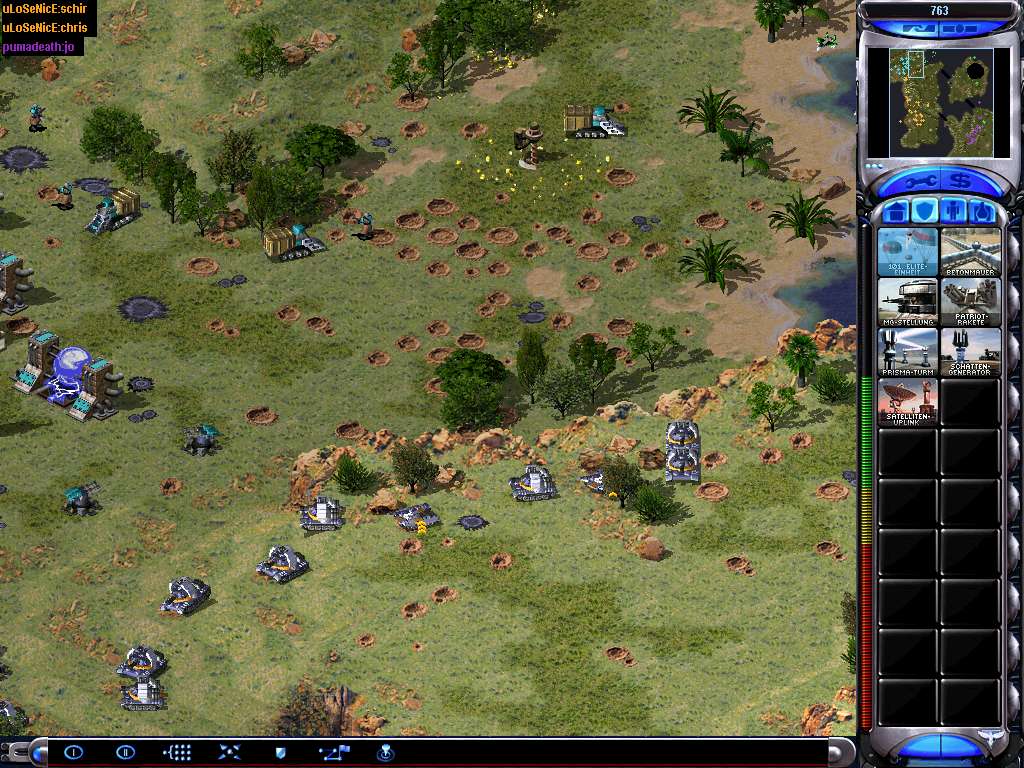Select the 101. Elite-Einheit paratrooper icon
Image resolution: width=1024 pixels, height=768 pixels.
click(908, 252)
